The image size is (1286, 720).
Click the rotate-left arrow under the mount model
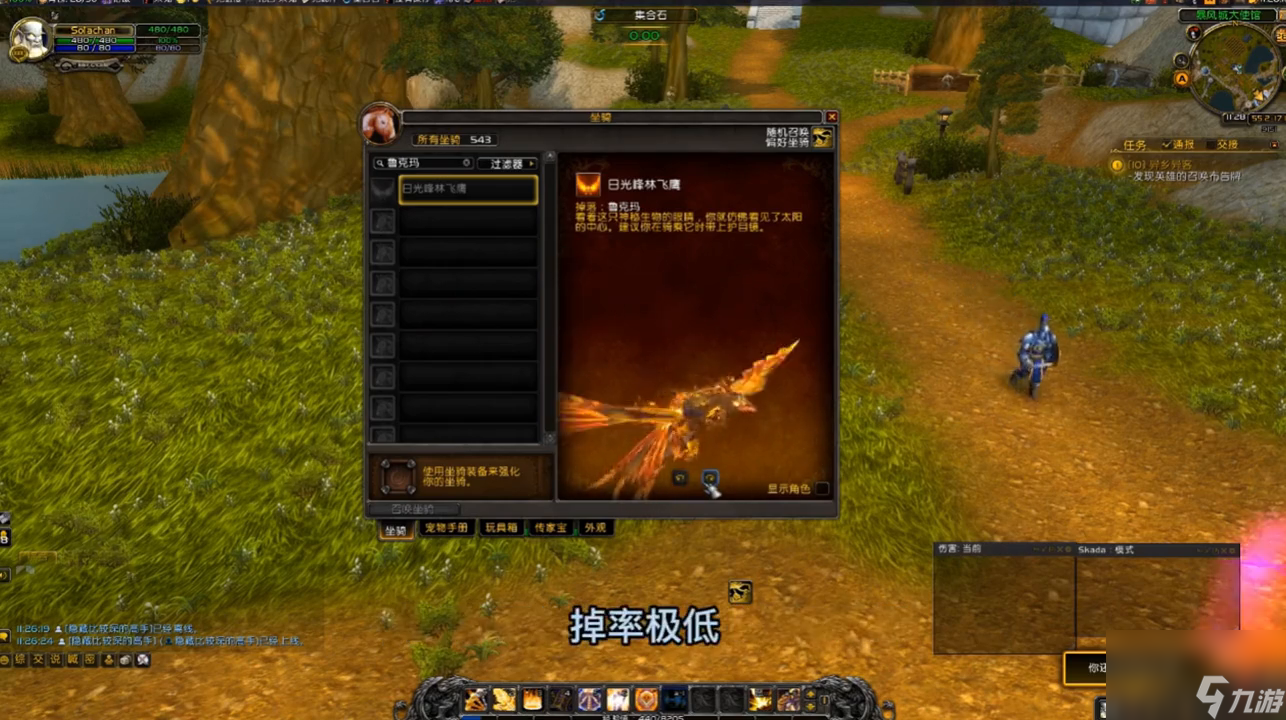click(681, 478)
